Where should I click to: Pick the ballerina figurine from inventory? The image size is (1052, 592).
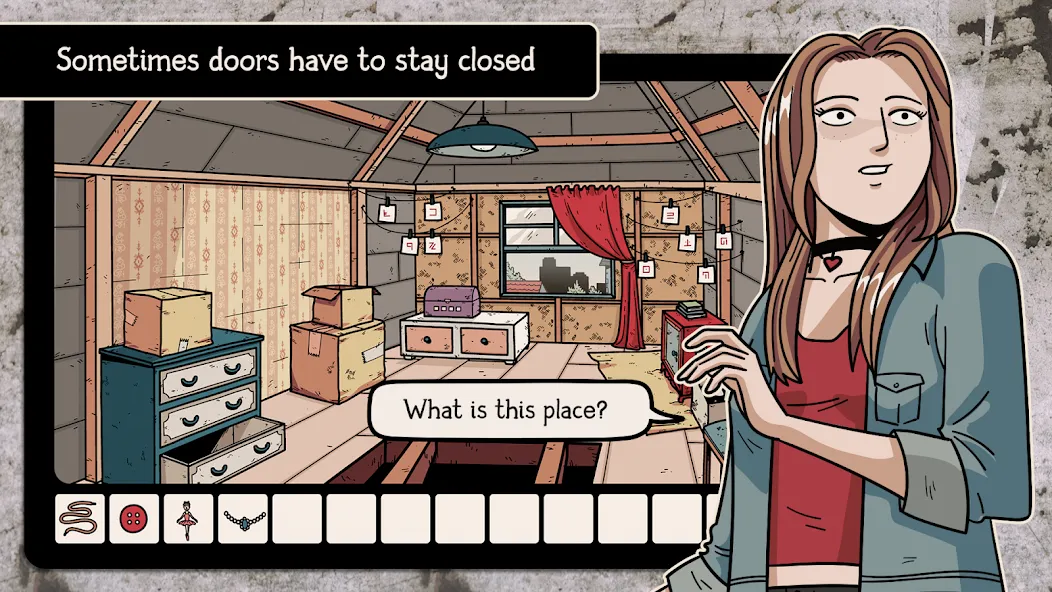tap(188, 519)
